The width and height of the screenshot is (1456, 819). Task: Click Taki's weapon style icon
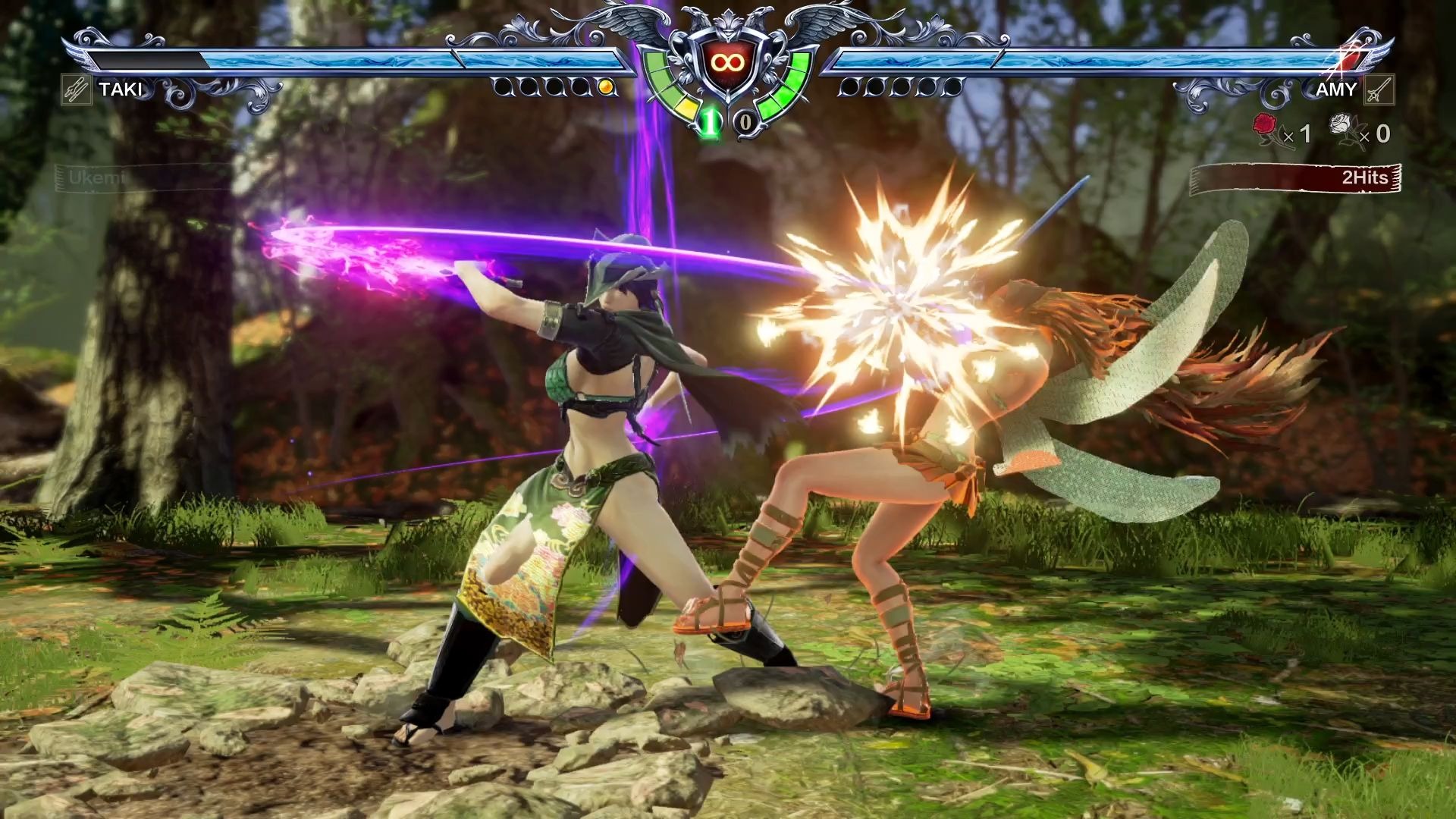coord(76,90)
